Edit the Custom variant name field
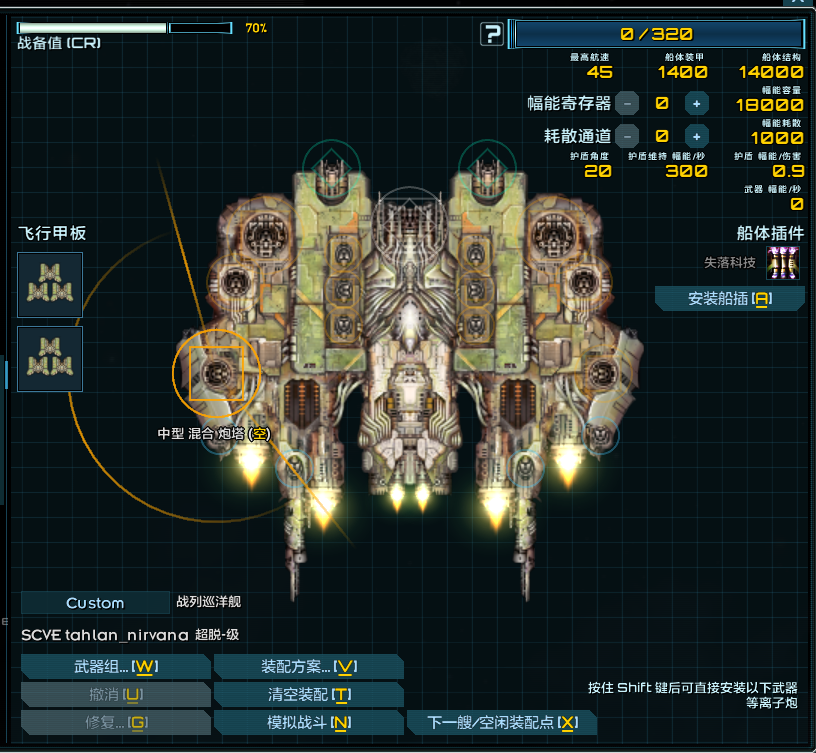The image size is (816, 753). click(95, 603)
